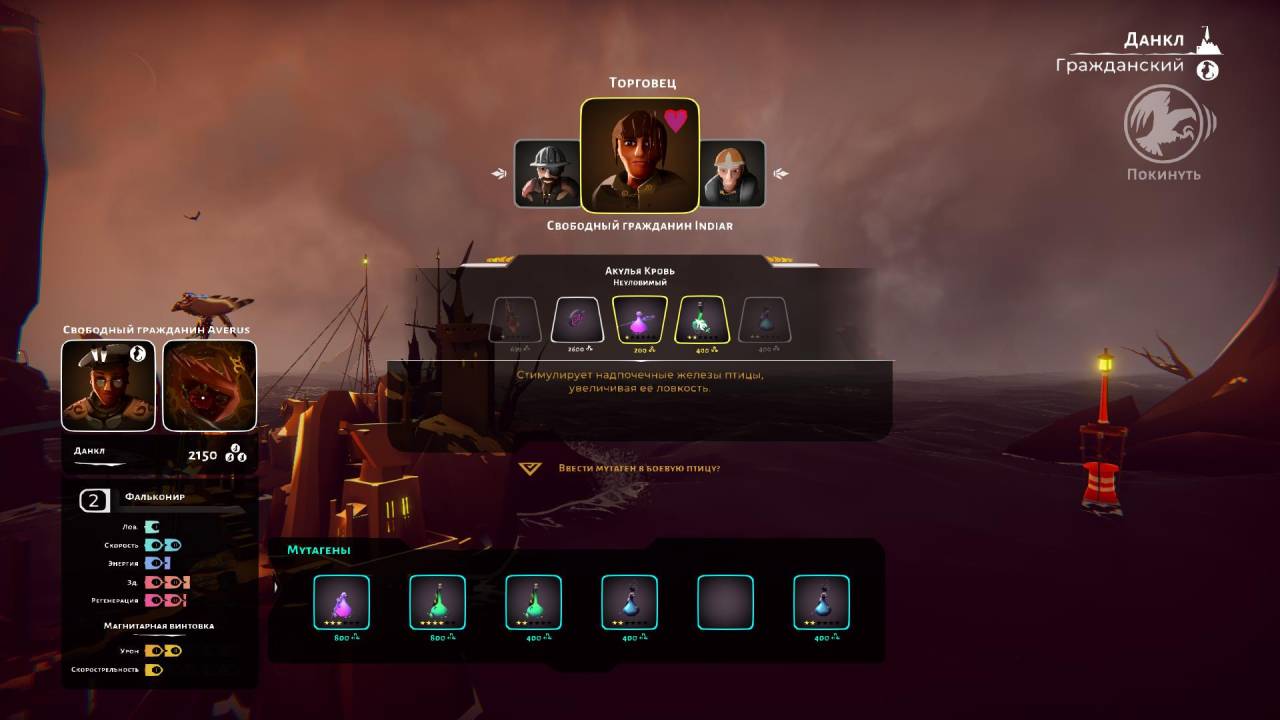Select the green two-star mutagen slot

[x=534, y=602]
